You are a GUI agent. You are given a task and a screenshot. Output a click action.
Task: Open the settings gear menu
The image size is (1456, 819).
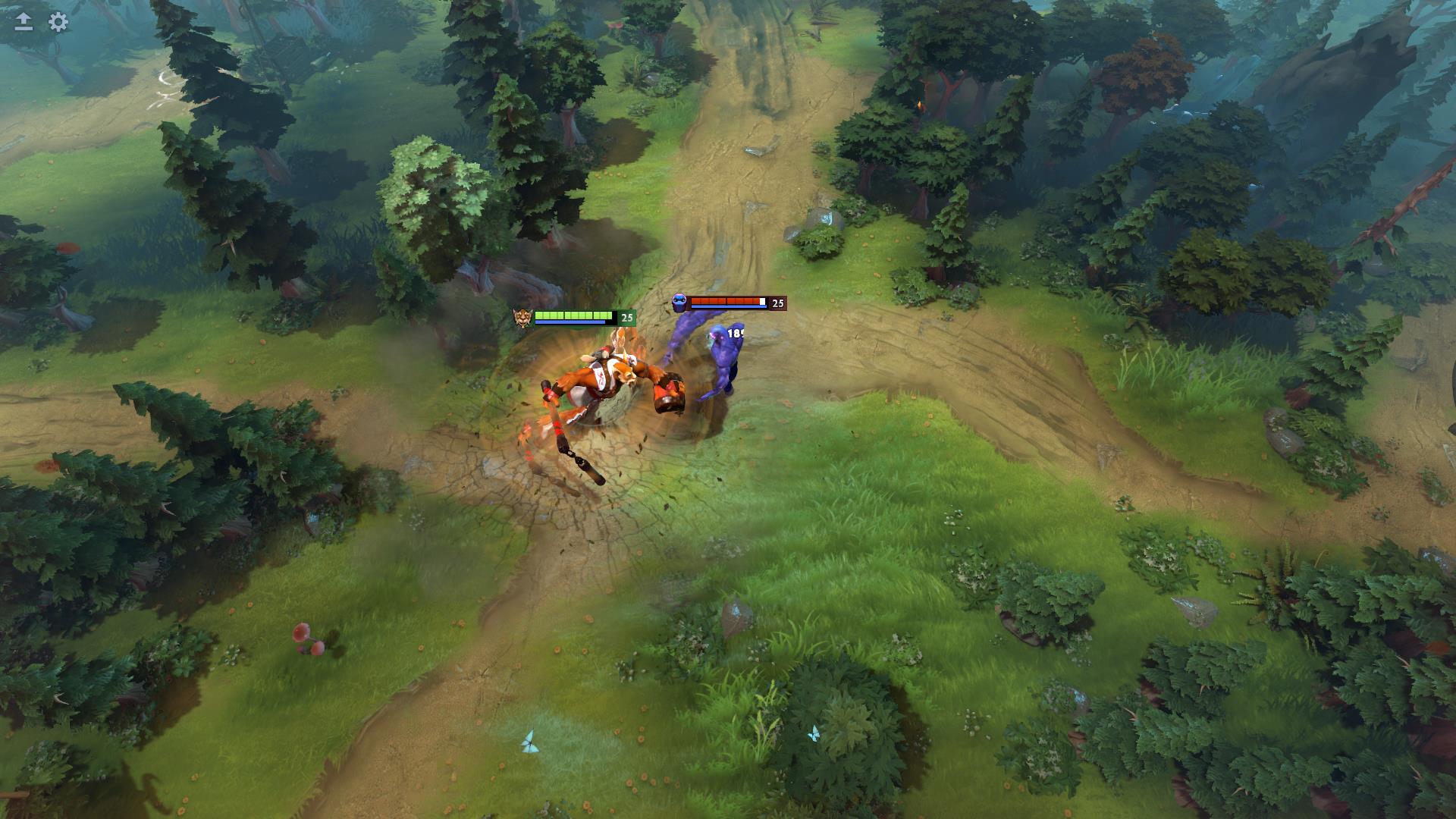point(56,23)
